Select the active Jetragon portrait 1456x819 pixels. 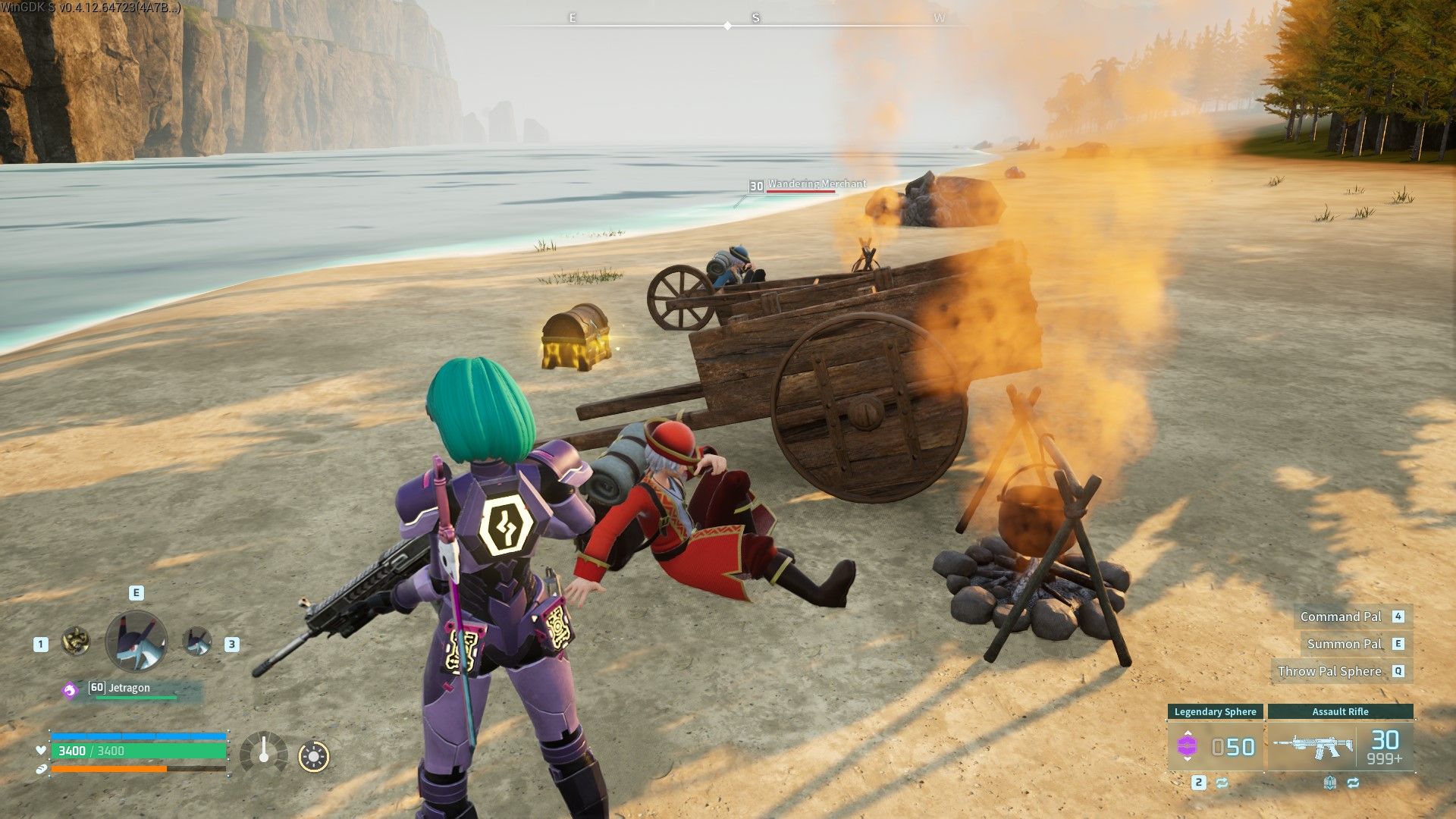[136, 642]
